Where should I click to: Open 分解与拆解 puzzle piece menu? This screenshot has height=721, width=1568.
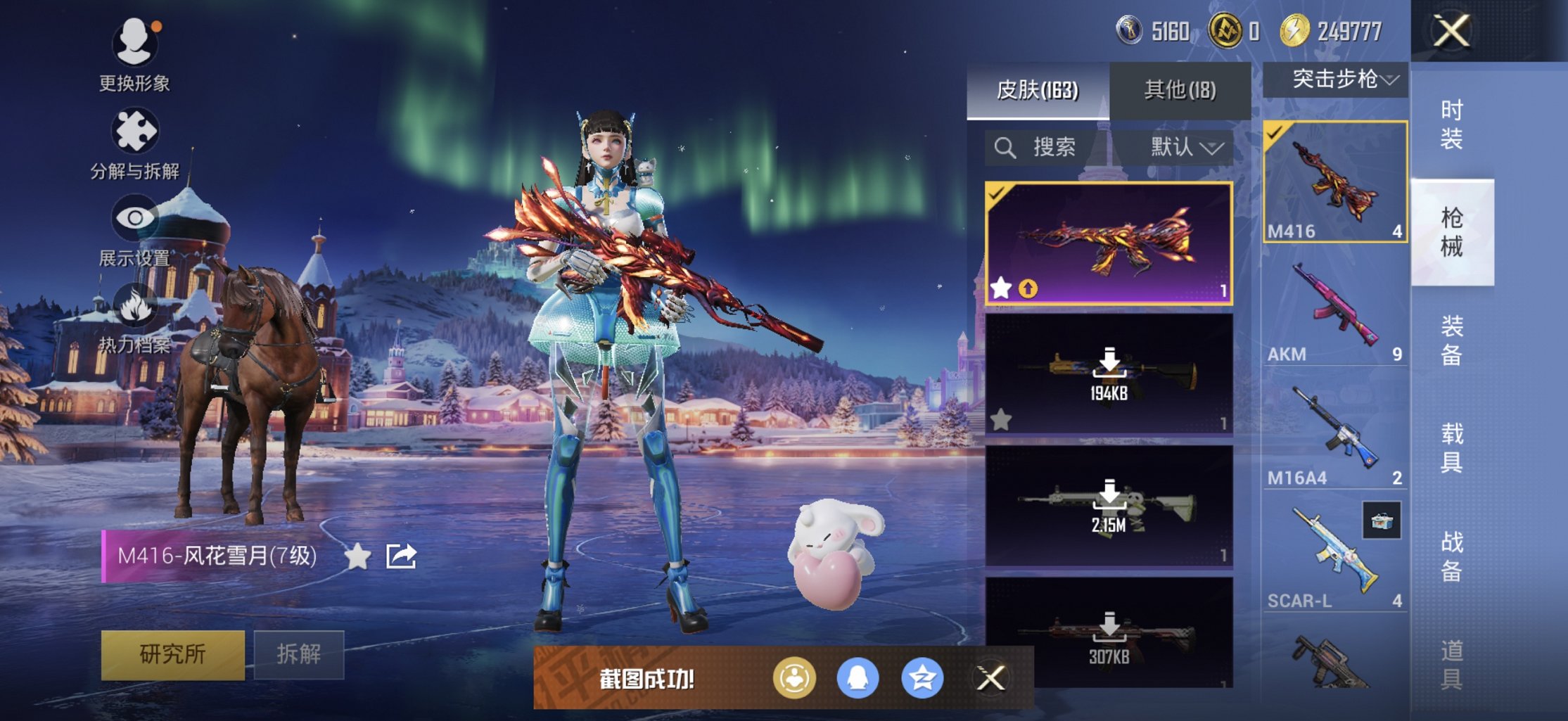(134, 141)
